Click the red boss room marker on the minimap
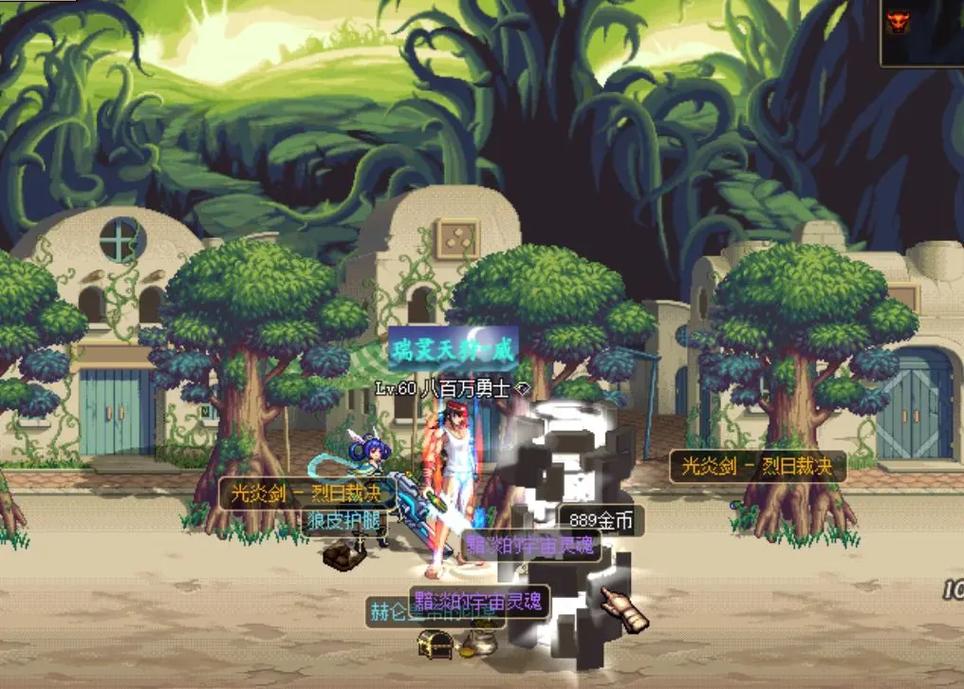 (896, 20)
